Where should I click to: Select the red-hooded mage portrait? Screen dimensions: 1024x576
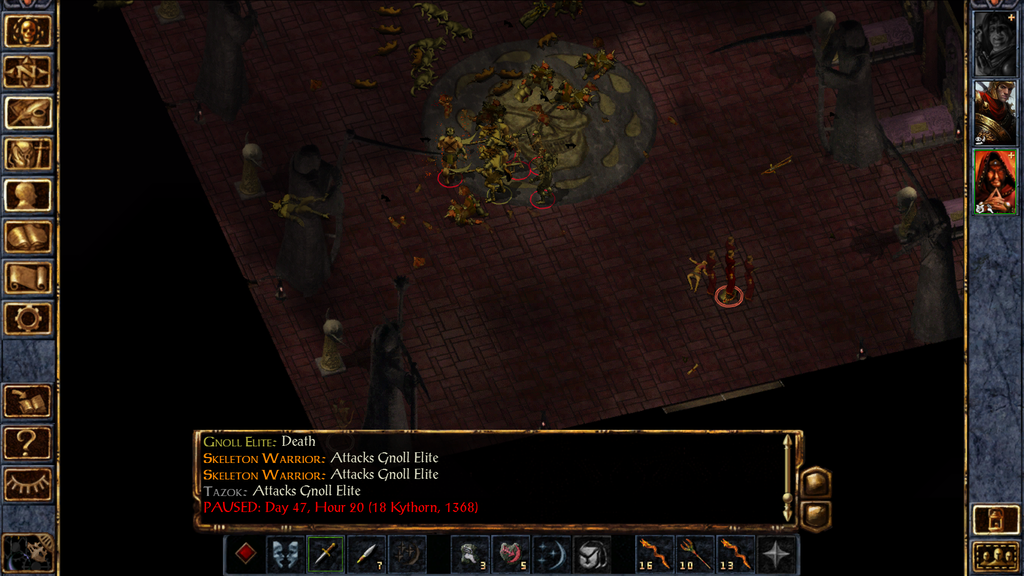[995, 181]
